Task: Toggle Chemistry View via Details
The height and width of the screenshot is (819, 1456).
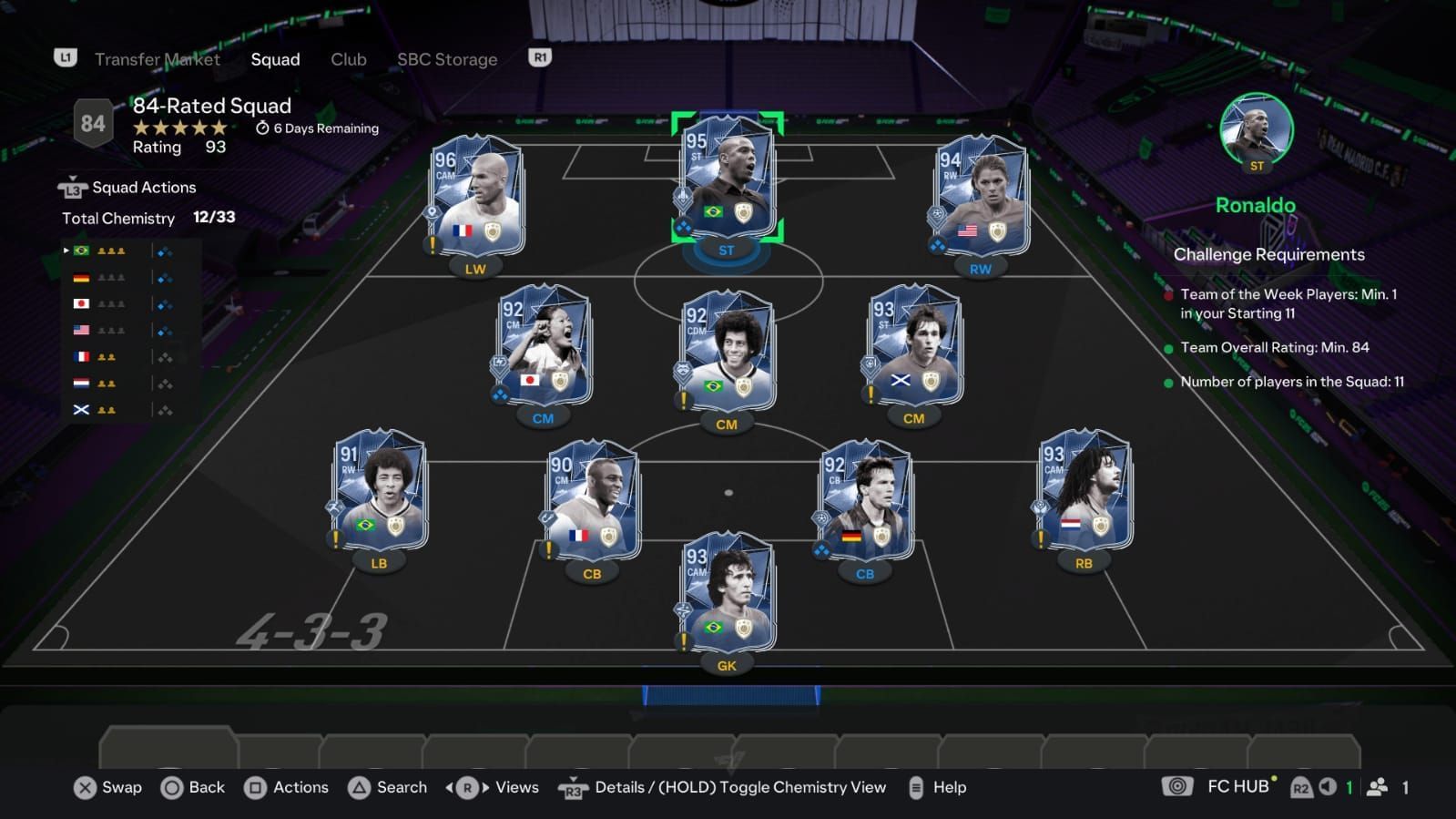Action: (573, 787)
